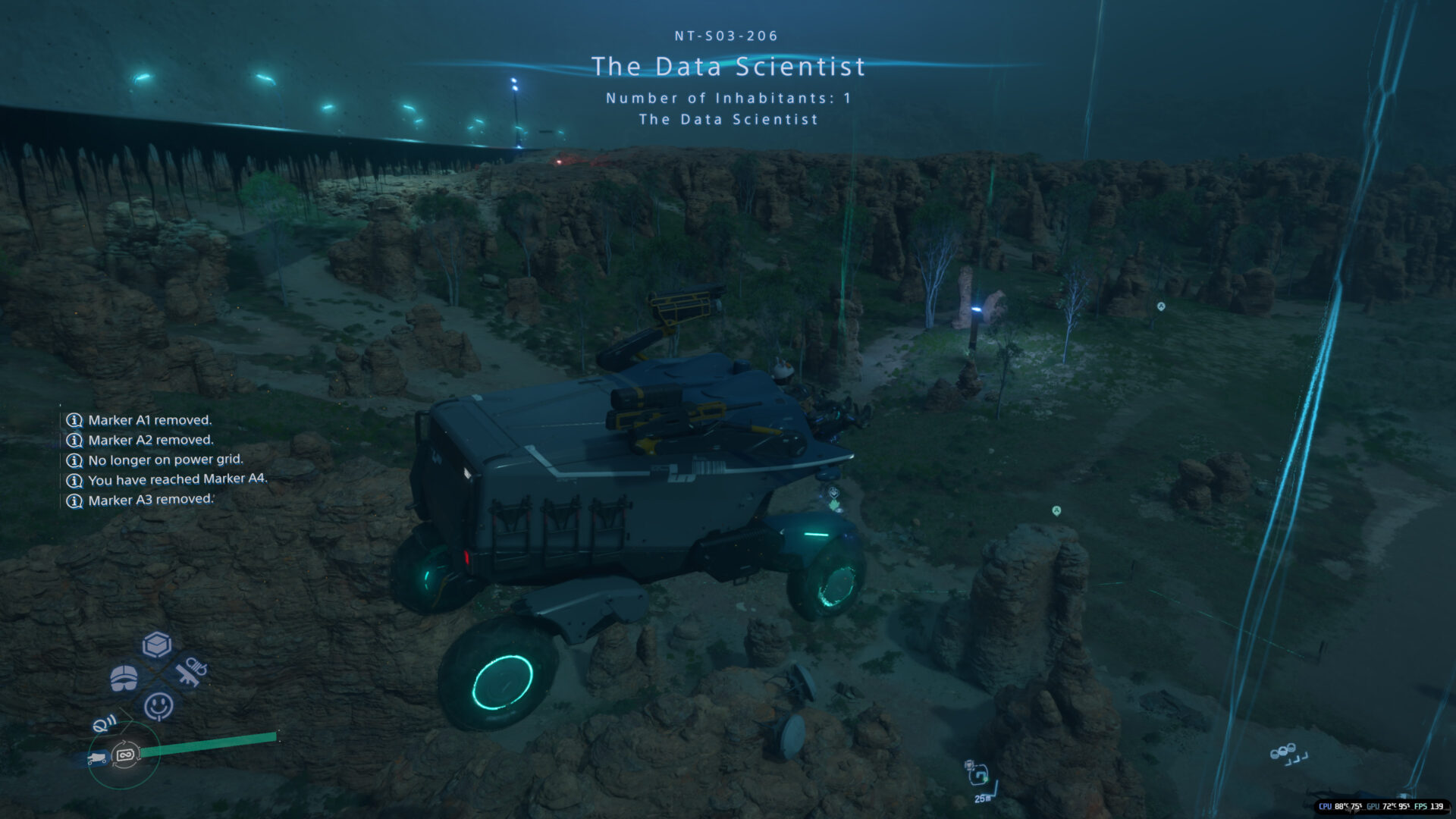Select the vehicle truck icon
This screenshot has width=1456, height=819.
96,758
